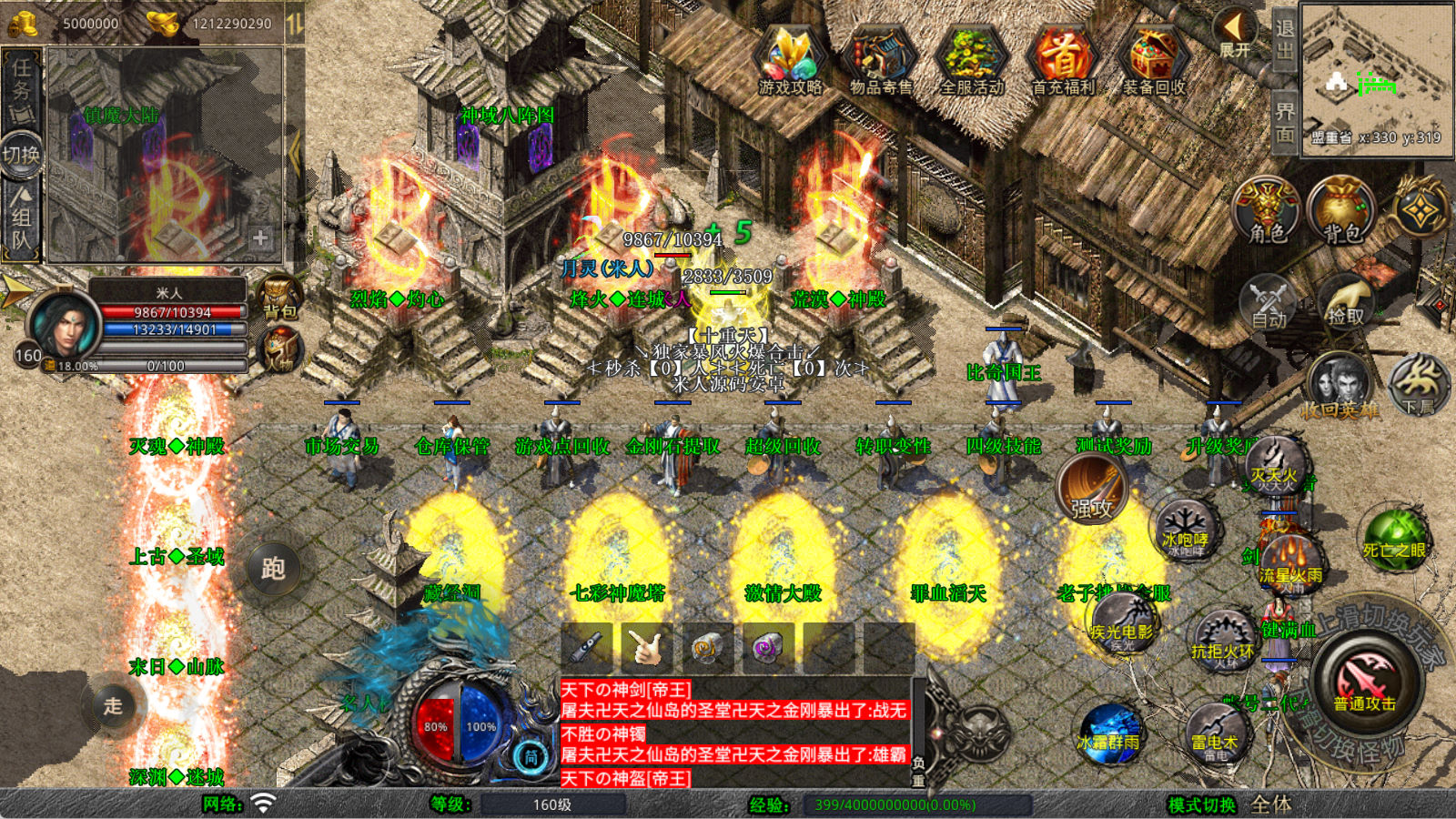
Task: Open the 游戏攻略 game guide icon
Action: pyautogui.click(x=790, y=58)
